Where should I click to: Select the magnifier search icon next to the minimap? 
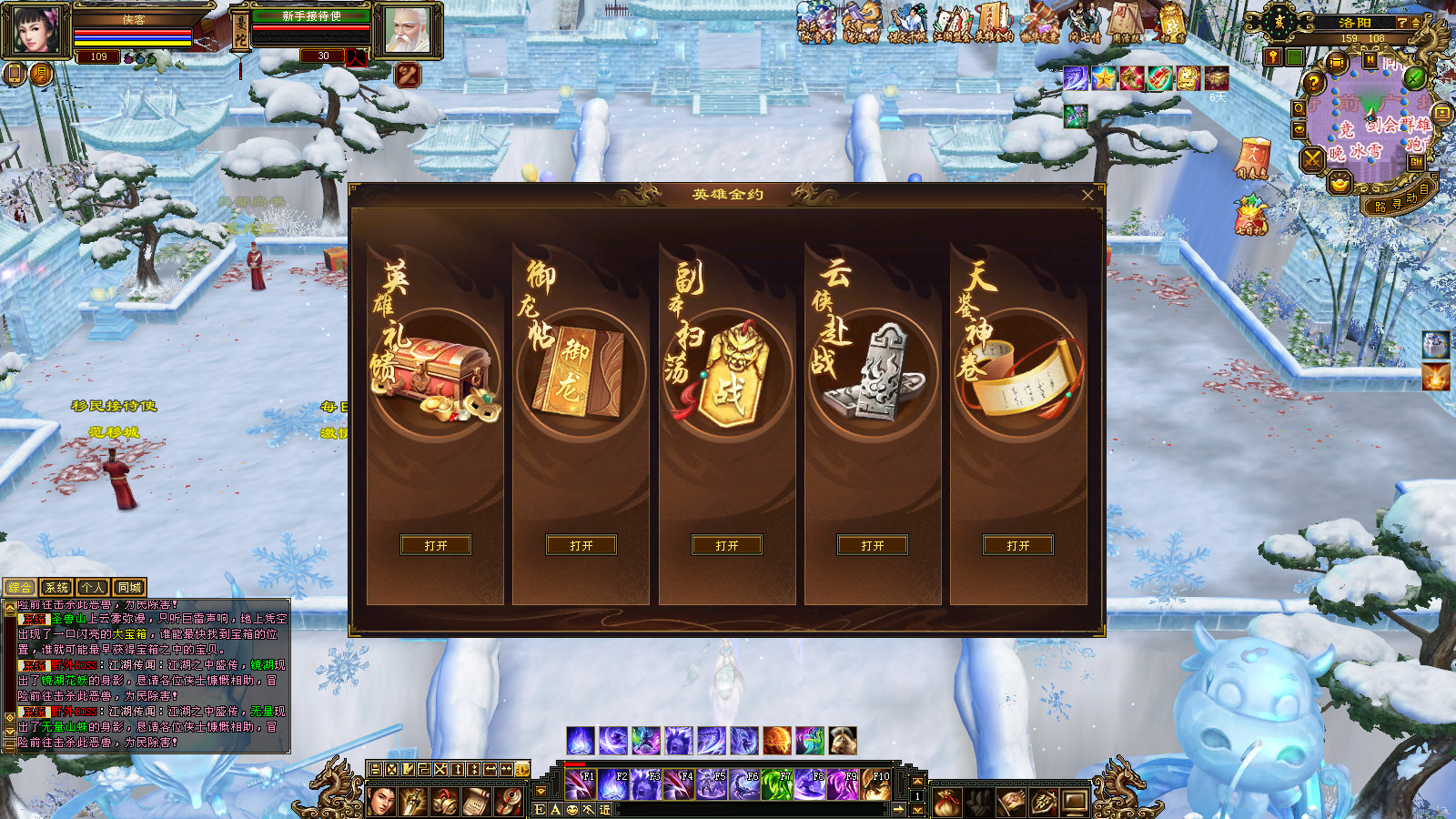tap(1299, 108)
